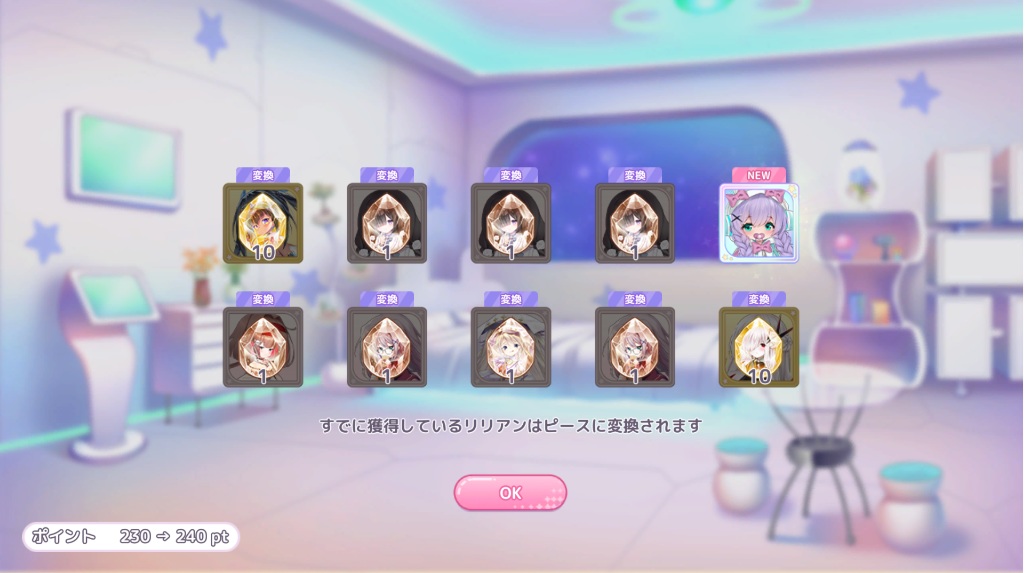Select the NEW purple-haired character card
The image size is (1025, 573).
point(759,223)
